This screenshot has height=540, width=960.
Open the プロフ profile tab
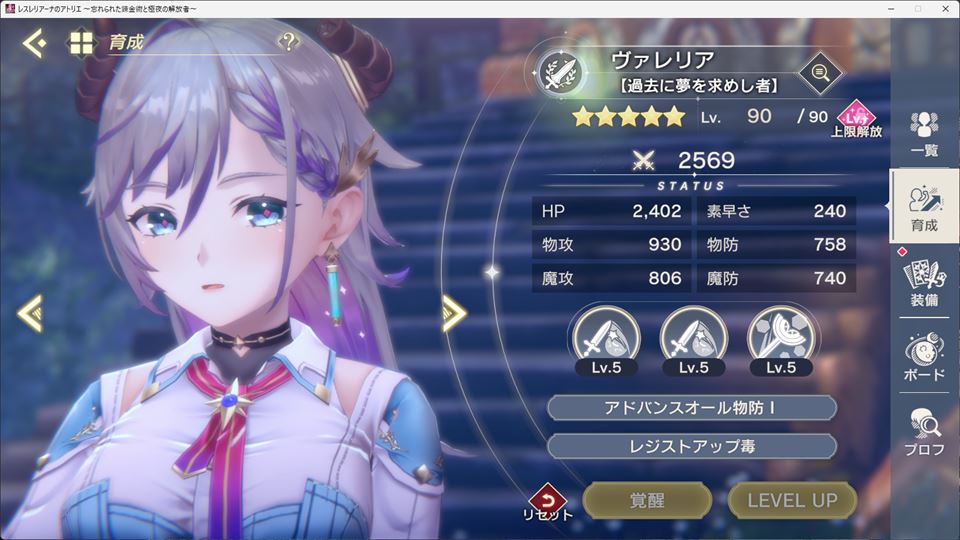924,431
